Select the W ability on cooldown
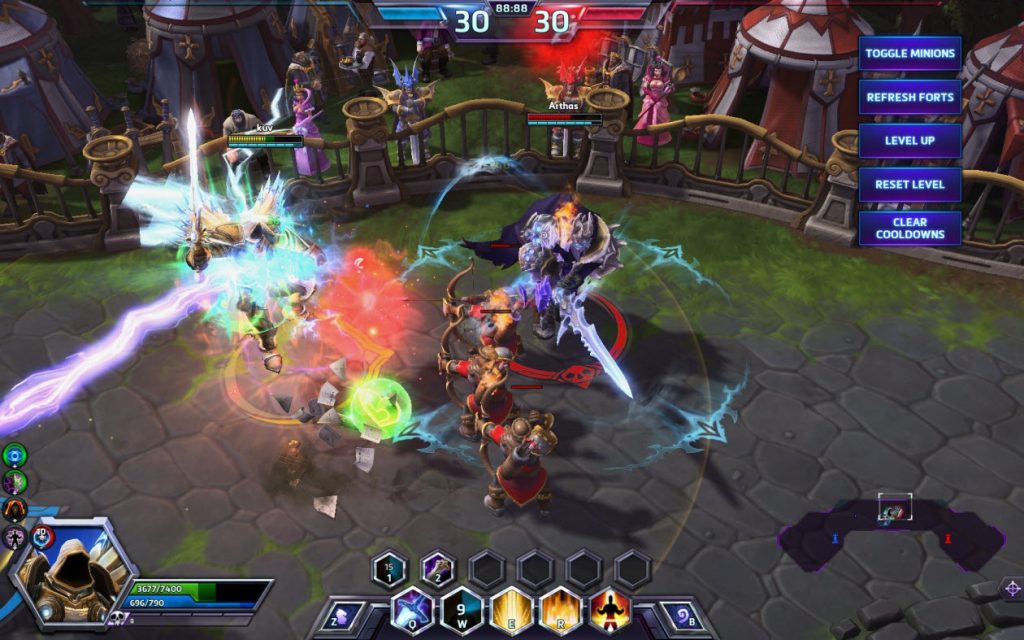The width and height of the screenshot is (1024, 640). (463, 609)
